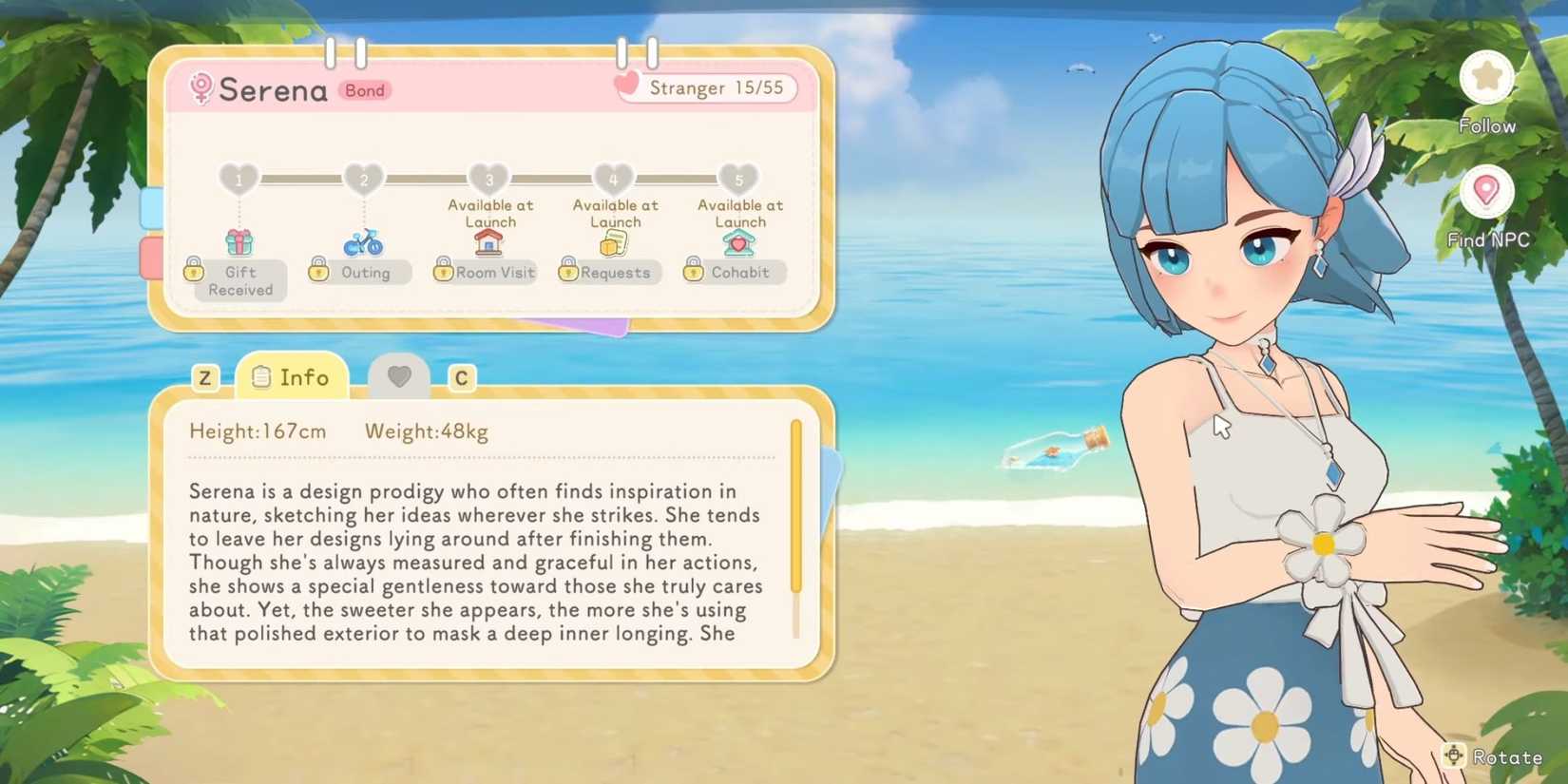Switch to the heart tab beside Info
This screenshot has height=784, width=1568.
point(398,376)
